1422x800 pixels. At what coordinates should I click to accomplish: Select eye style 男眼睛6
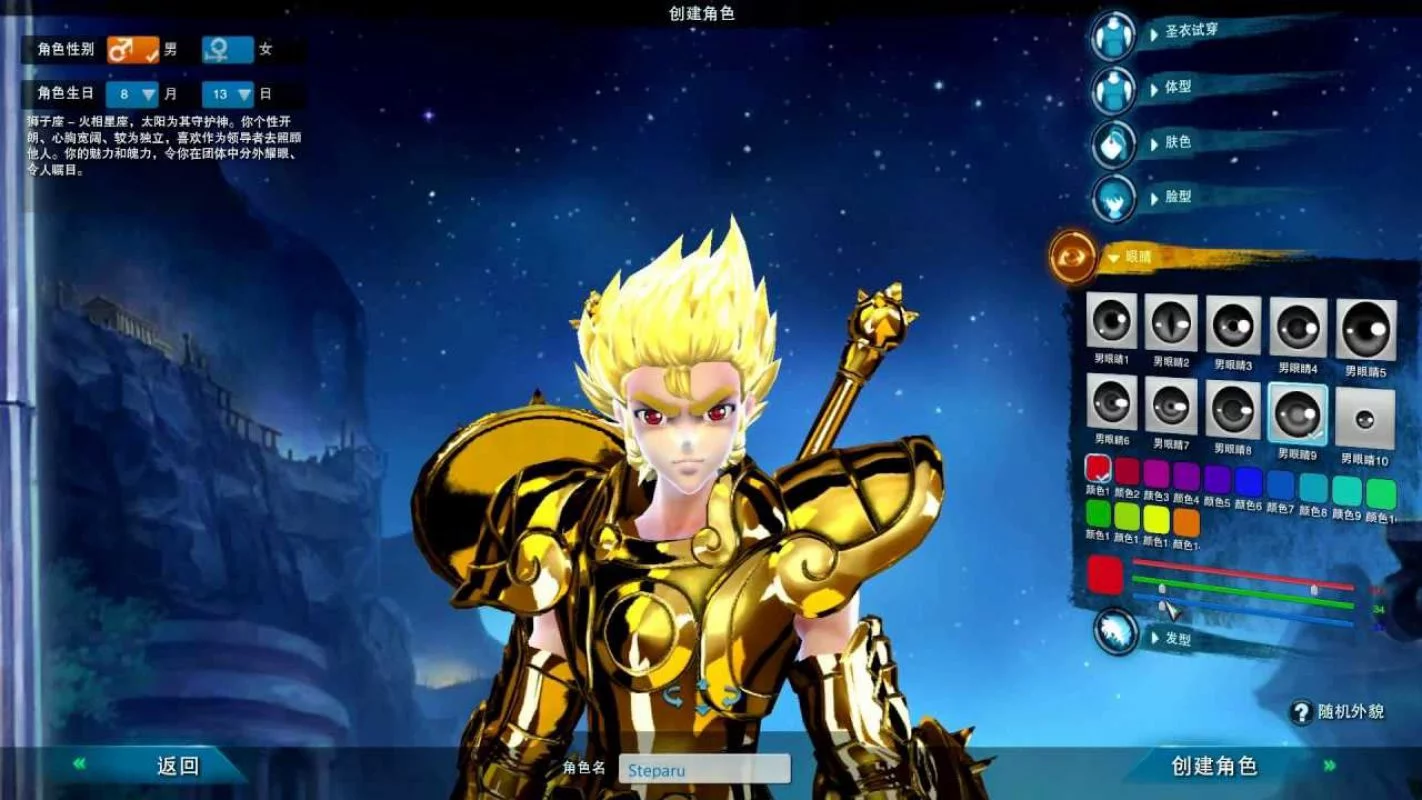coord(1110,405)
